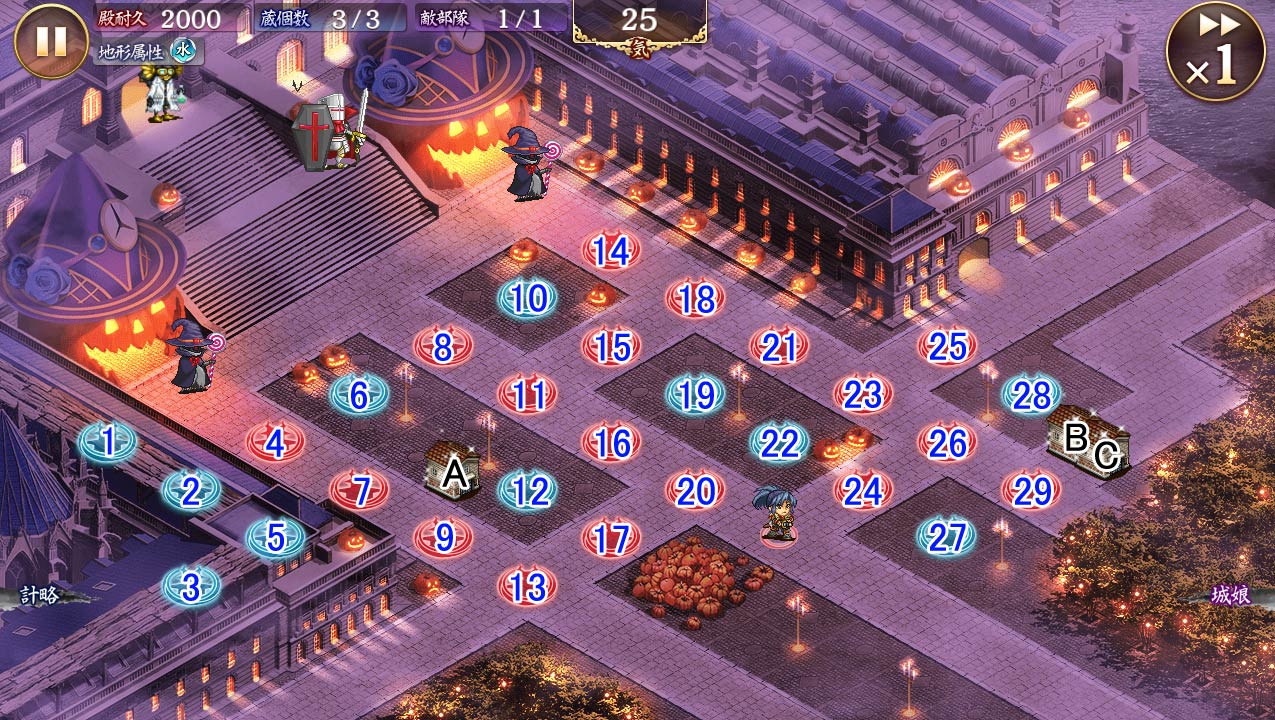Select blue deployment tile 22

click(x=779, y=442)
